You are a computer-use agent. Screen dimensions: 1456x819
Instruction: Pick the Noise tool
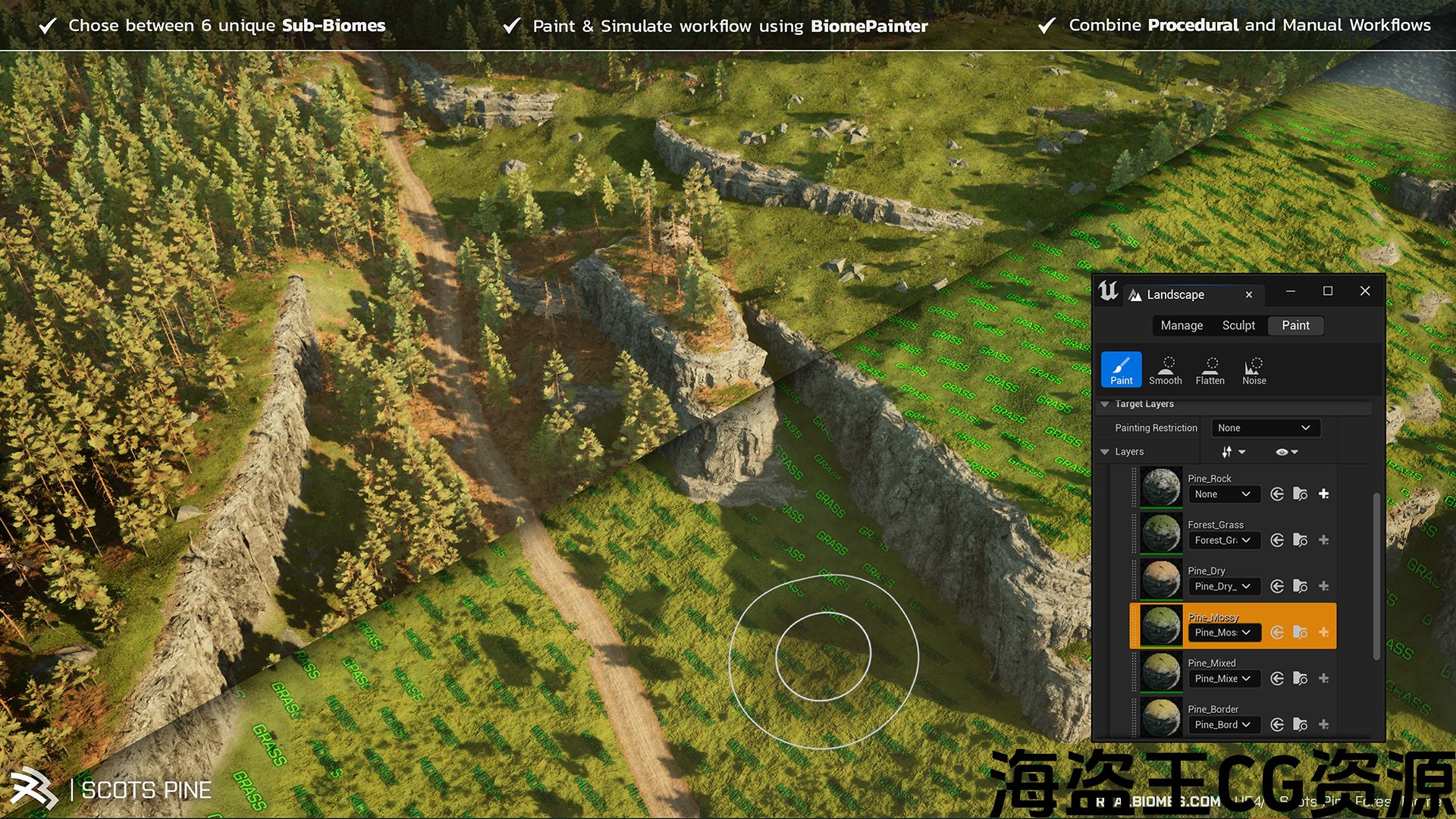1254,369
